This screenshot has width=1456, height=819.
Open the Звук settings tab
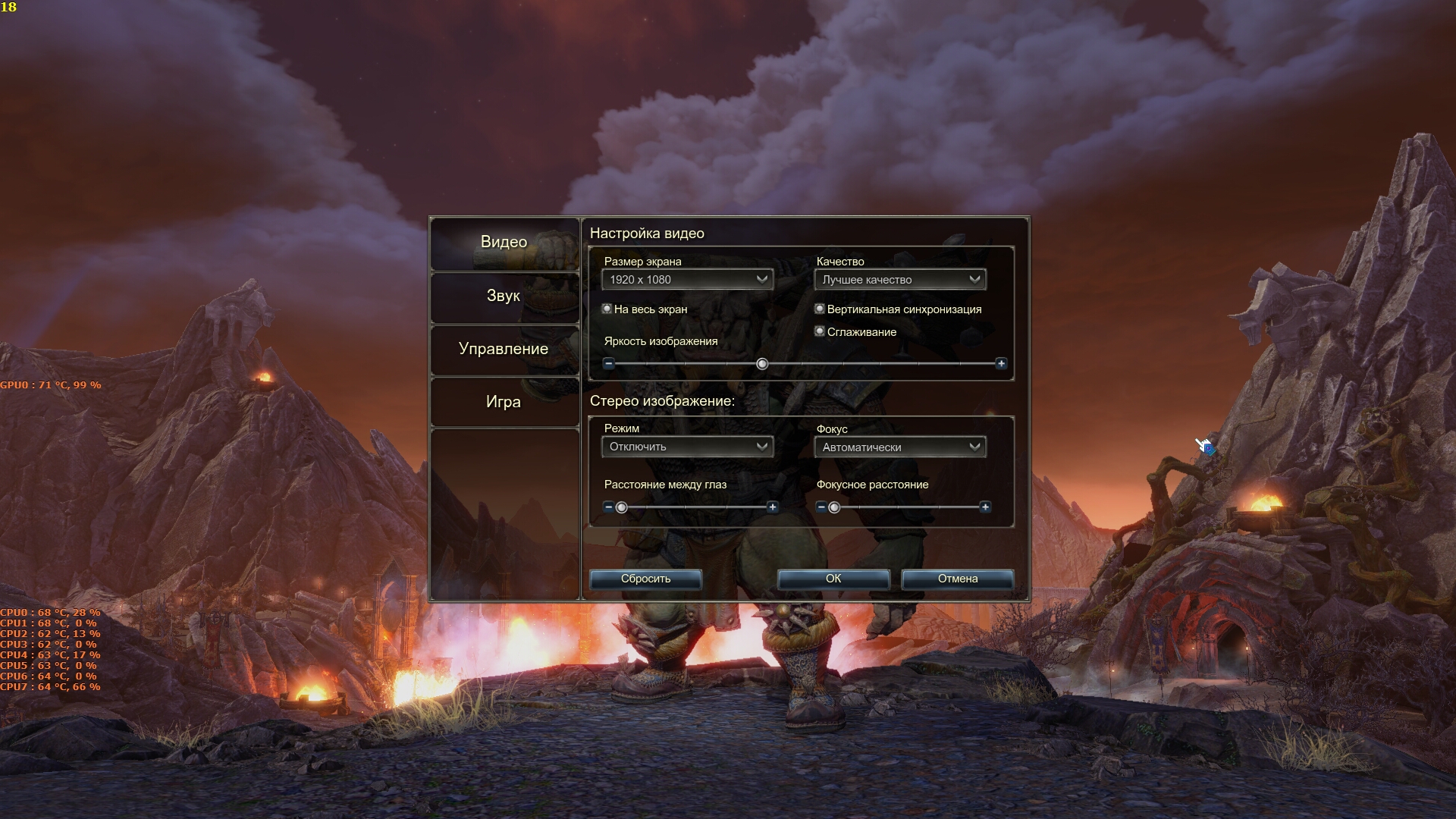pyautogui.click(x=504, y=296)
